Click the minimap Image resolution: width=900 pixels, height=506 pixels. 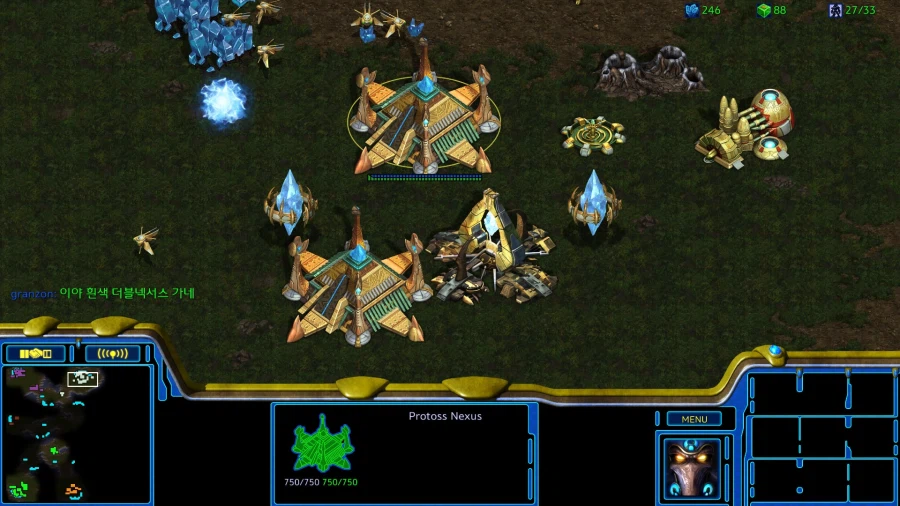pyautogui.click(x=75, y=433)
